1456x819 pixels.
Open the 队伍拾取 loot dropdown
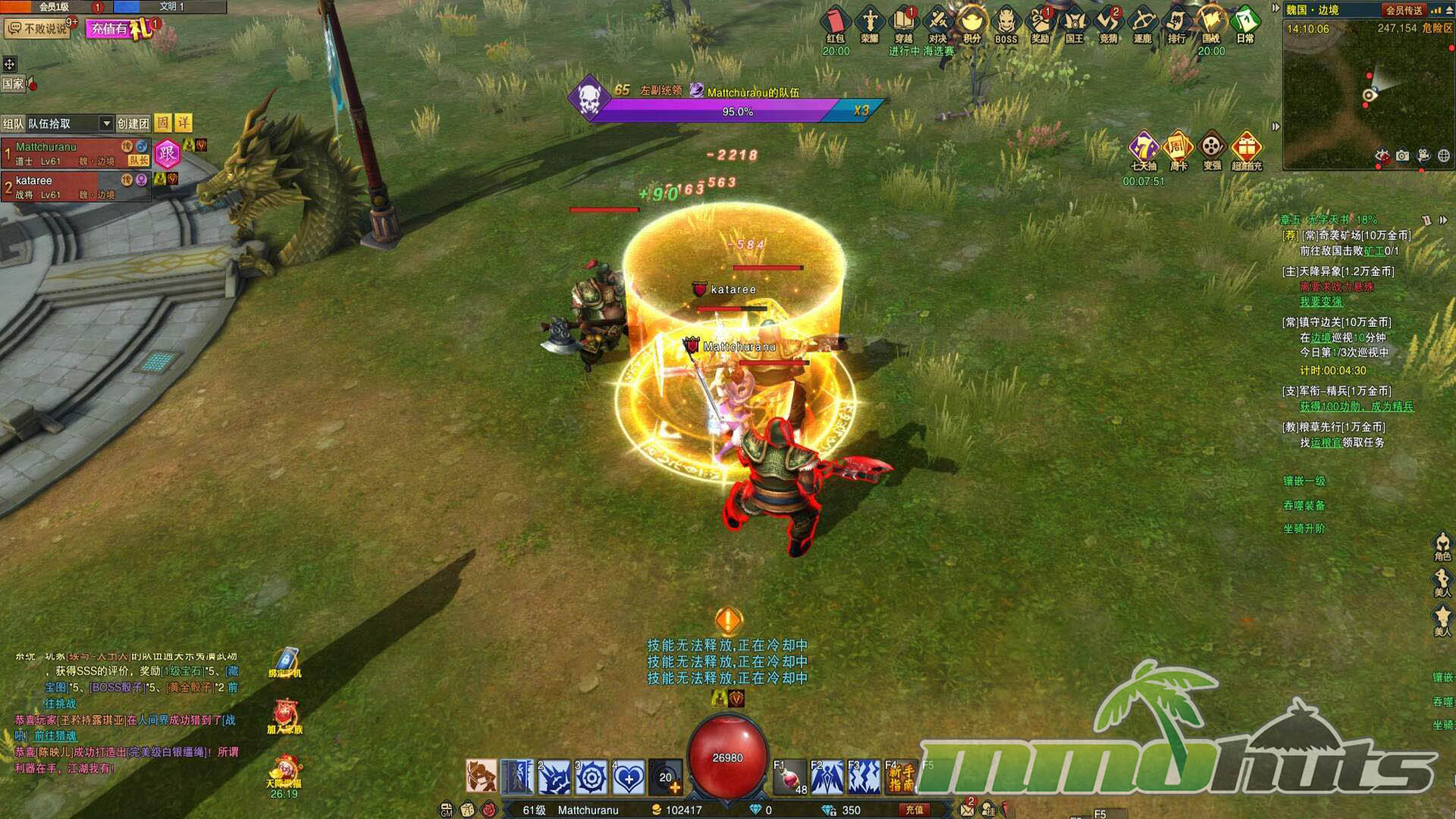pos(70,124)
